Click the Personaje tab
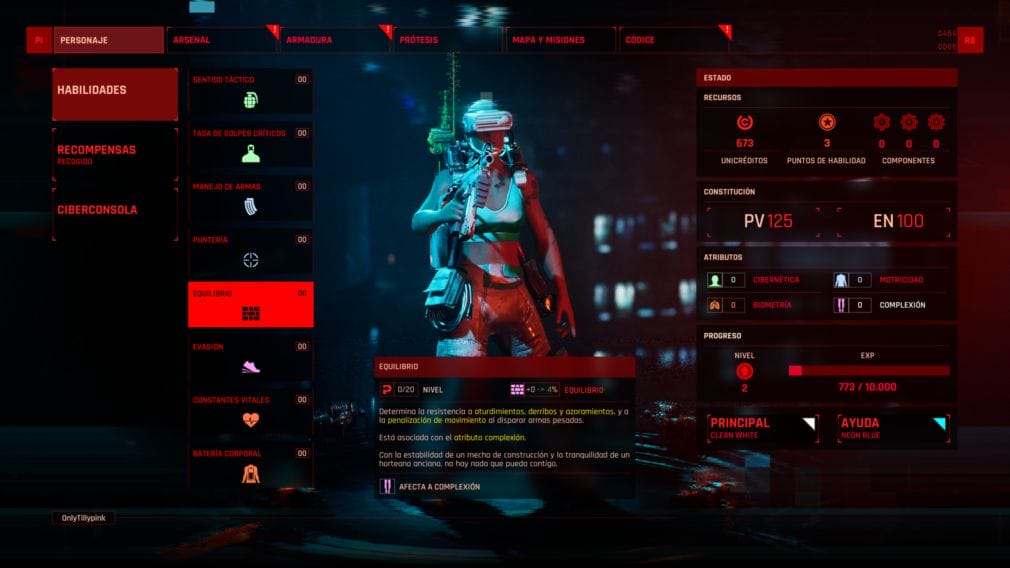 (108, 40)
